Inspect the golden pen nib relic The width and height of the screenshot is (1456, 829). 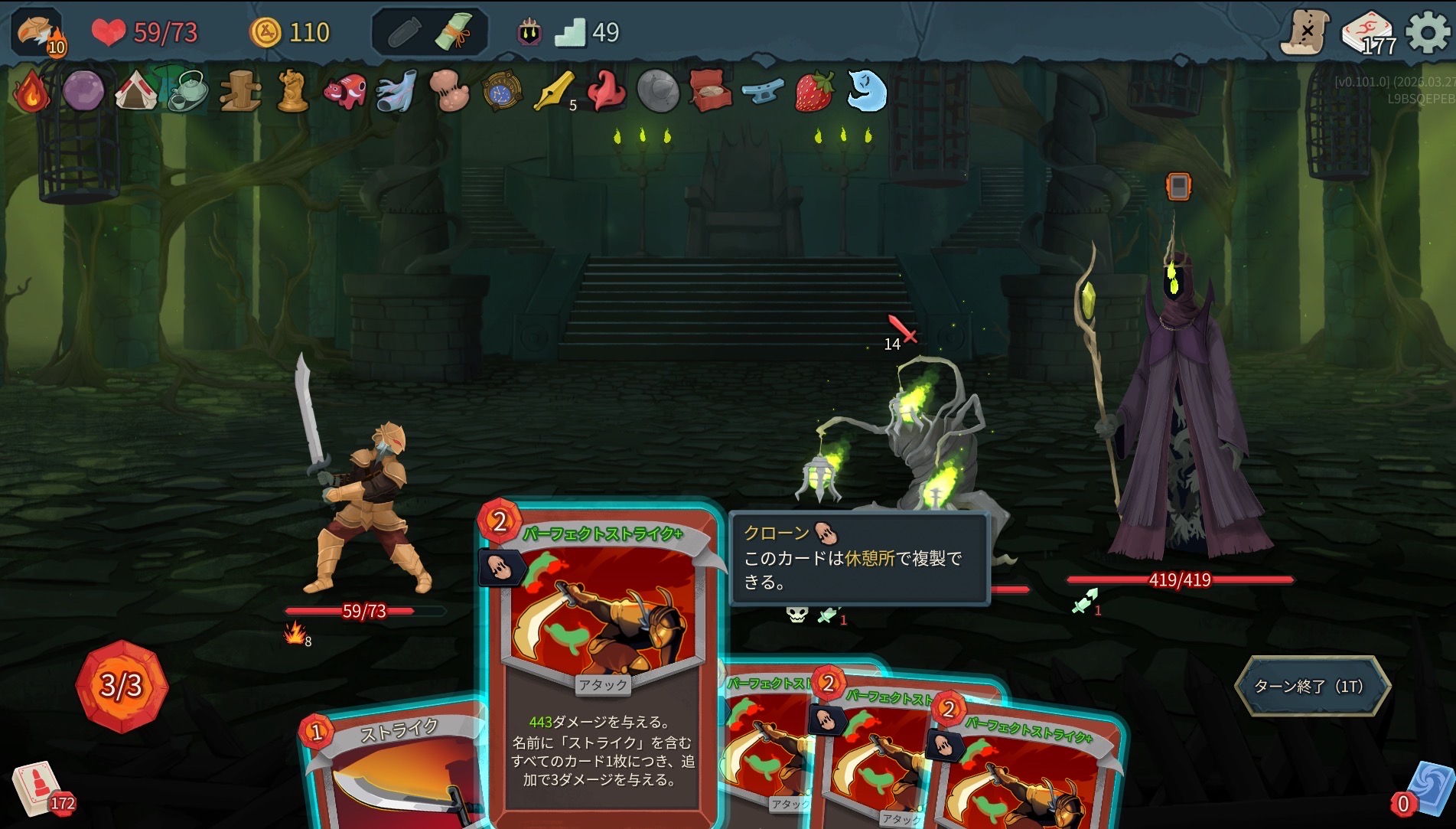(x=554, y=91)
